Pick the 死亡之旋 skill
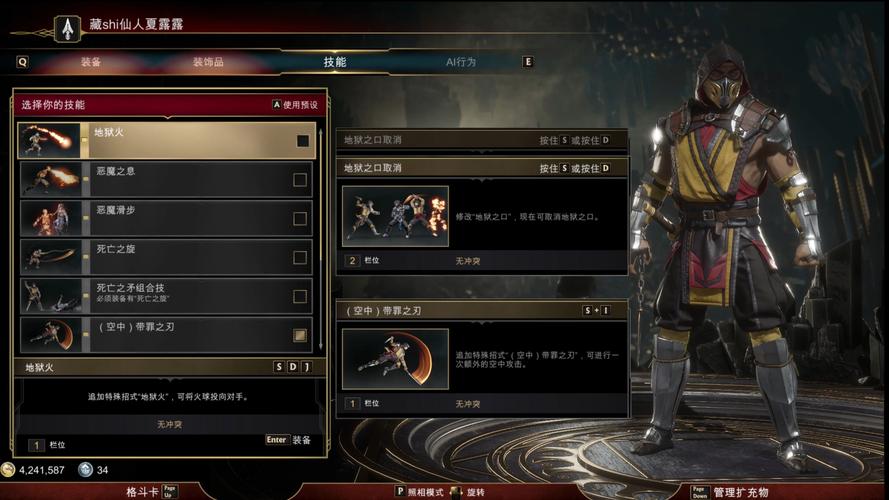889x500 pixels. click(x=166, y=257)
